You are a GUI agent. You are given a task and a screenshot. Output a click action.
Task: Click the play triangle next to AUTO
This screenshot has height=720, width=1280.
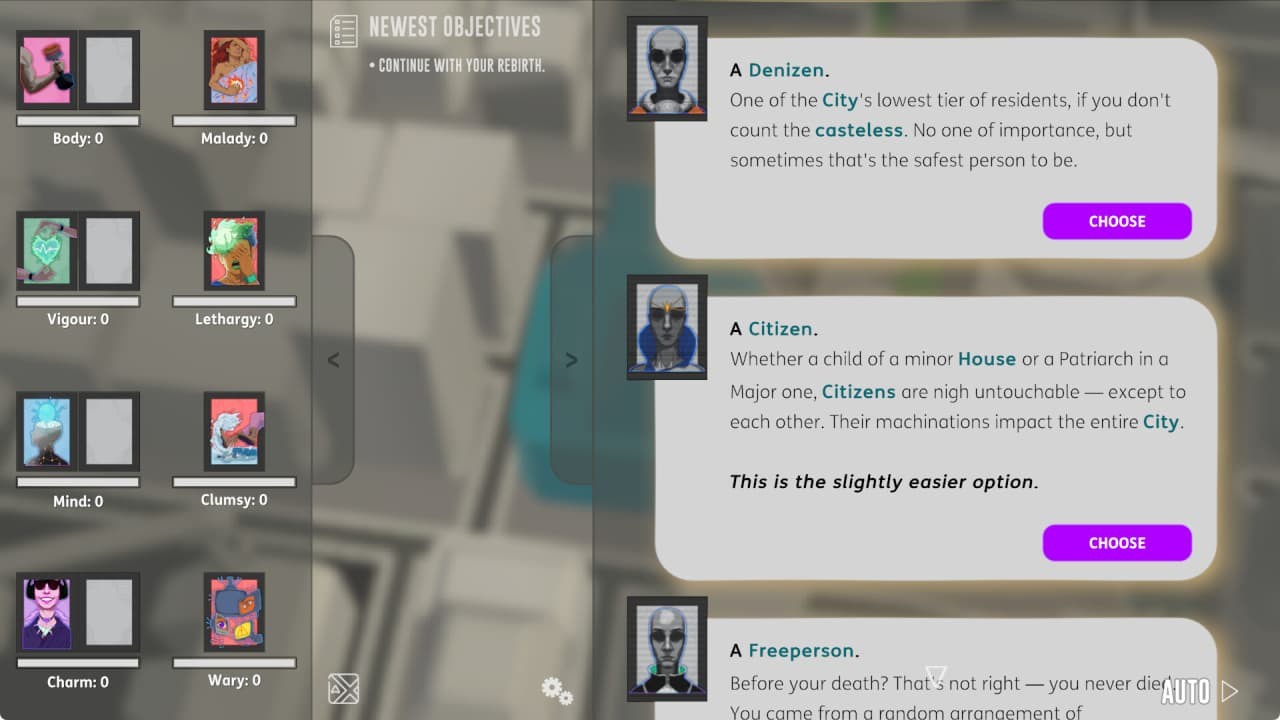pyautogui.click(x=1232, y=690)
